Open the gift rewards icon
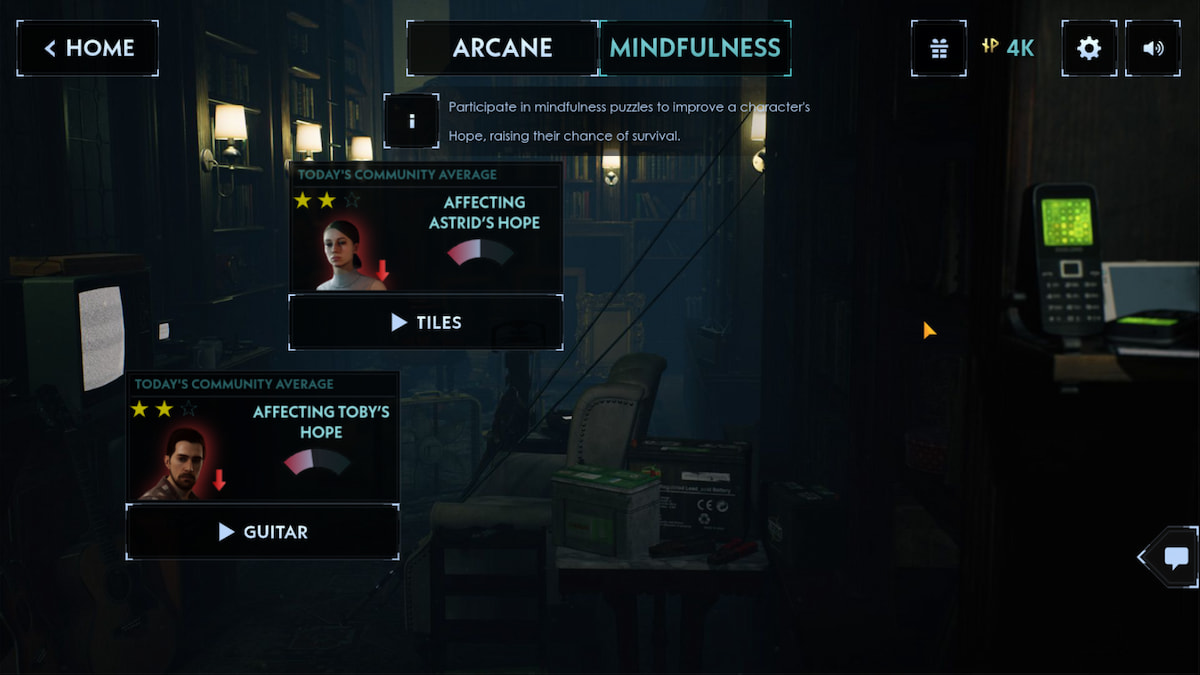This screenshot has width=1200, height=675. [938, 48]
